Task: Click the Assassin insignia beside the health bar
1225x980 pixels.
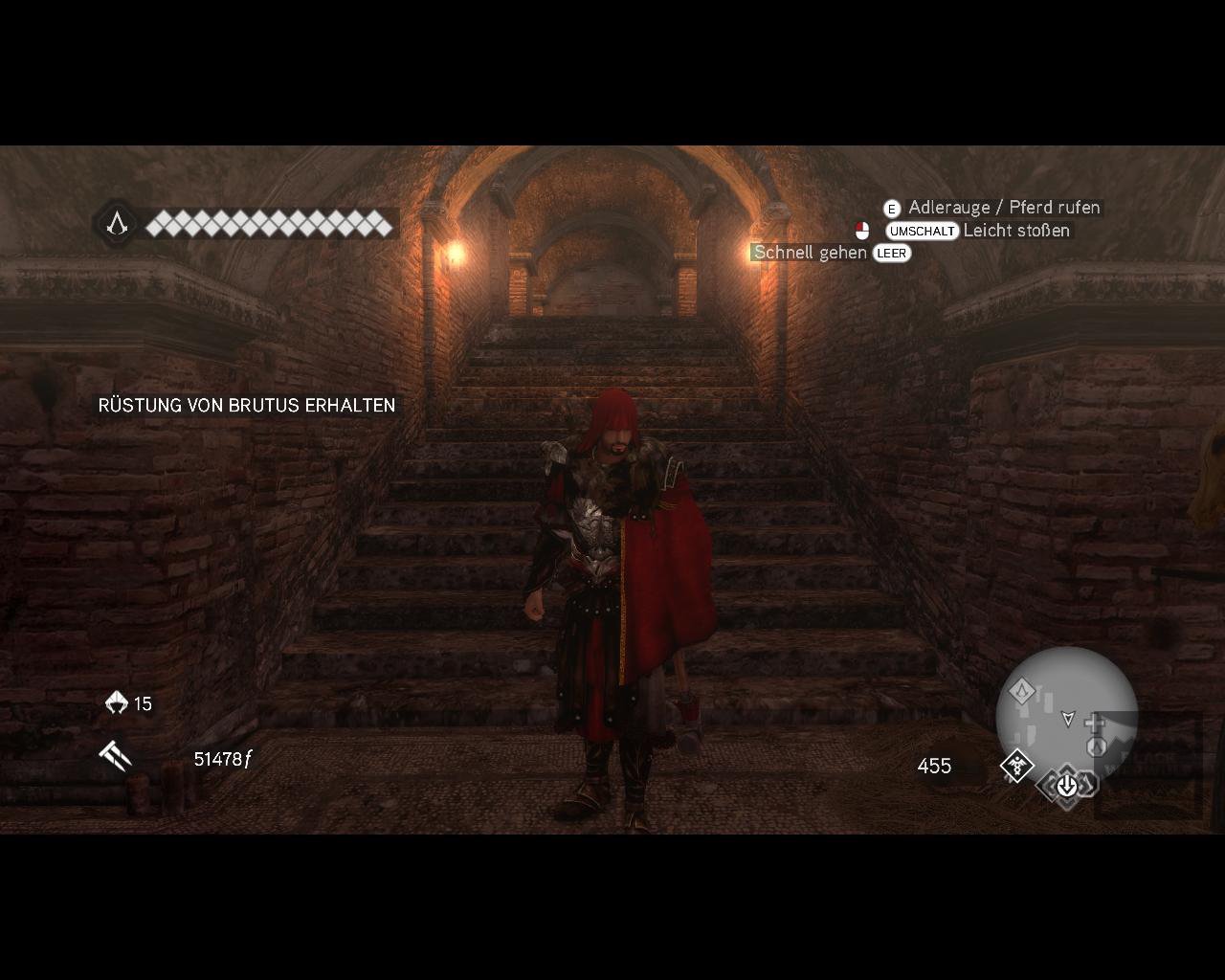Action: point(117,224)
